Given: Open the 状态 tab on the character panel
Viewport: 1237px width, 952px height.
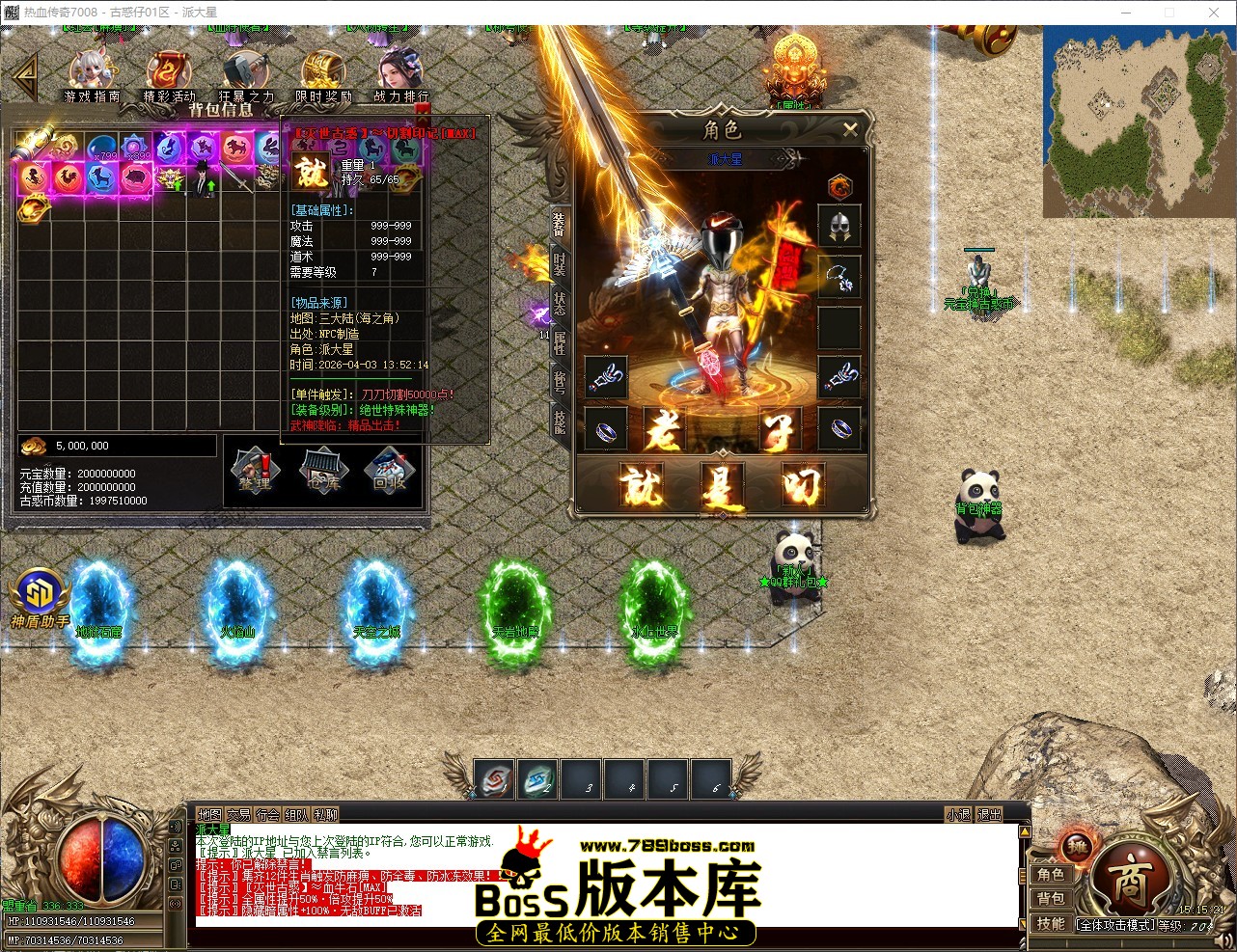Looking at the screenshot, I should coord(562,305).
